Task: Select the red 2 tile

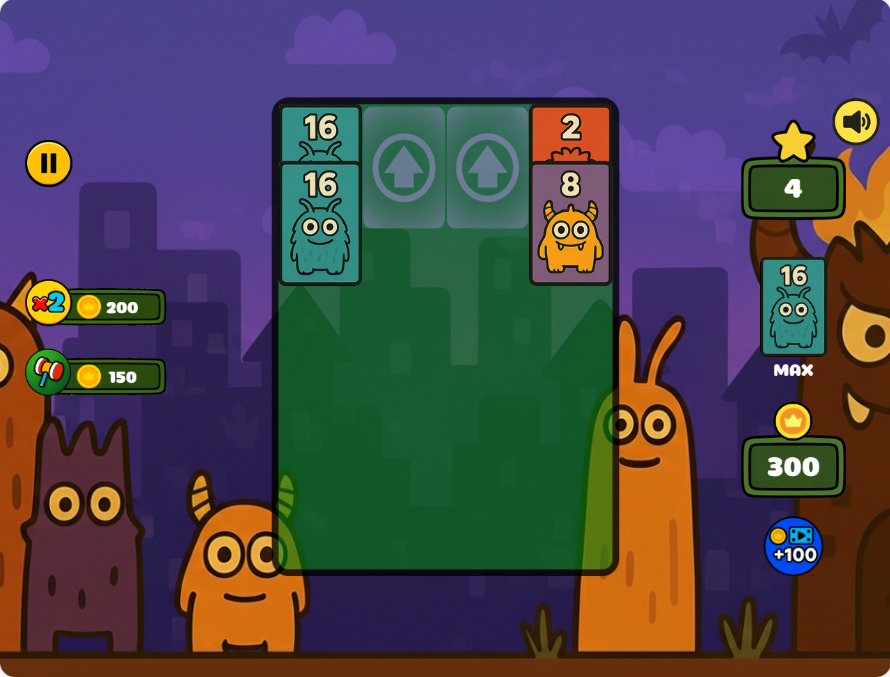Action: [570, 134]
